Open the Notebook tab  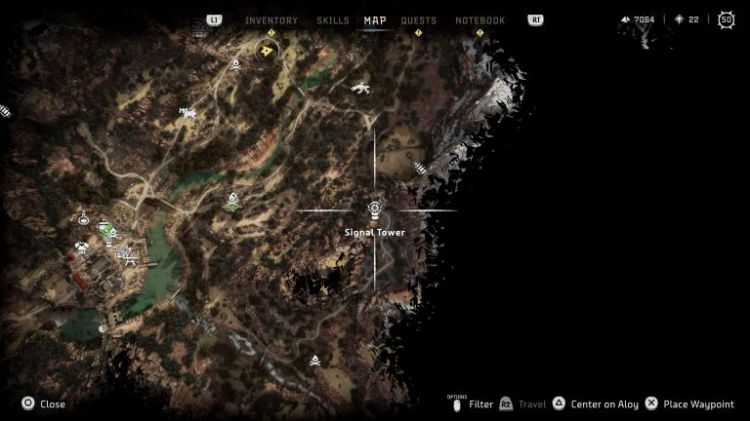tap(480, 20)
